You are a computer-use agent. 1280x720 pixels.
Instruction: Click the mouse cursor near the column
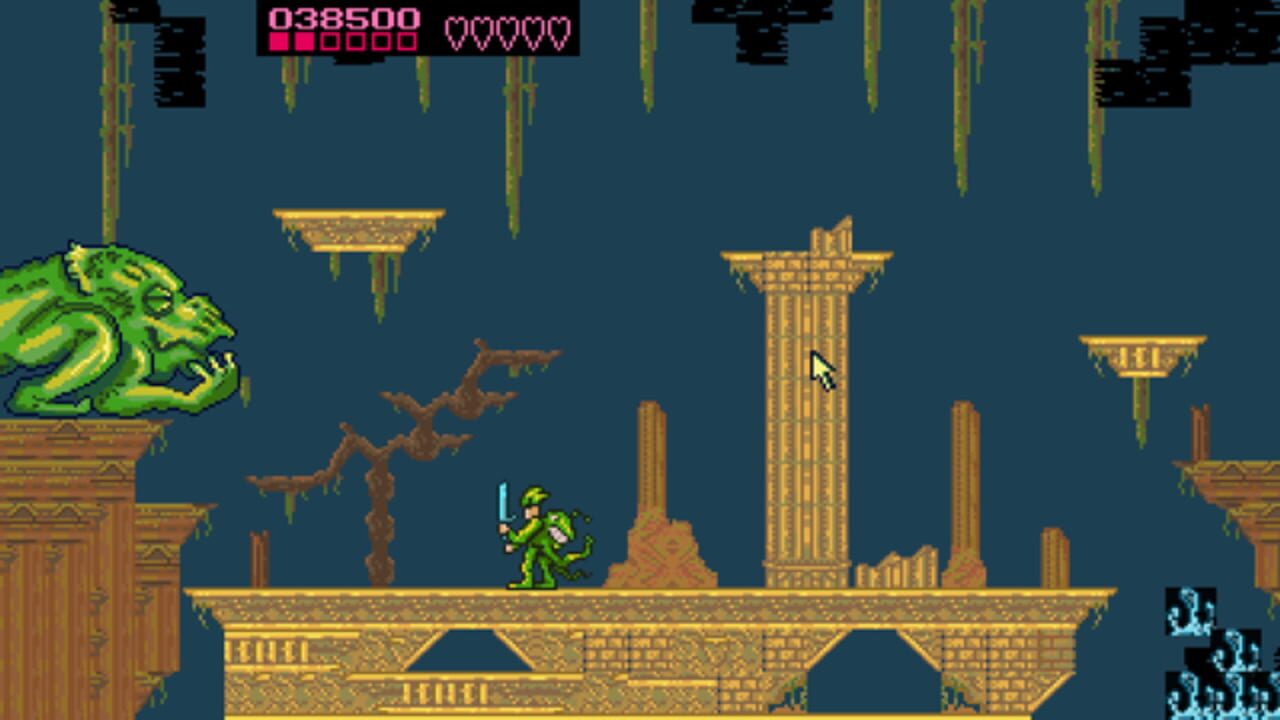[x=816, y=365]
